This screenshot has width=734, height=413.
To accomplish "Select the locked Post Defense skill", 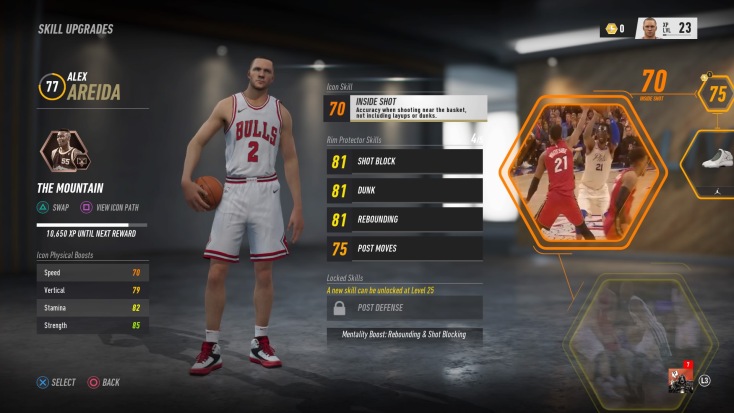I will 404,307.
